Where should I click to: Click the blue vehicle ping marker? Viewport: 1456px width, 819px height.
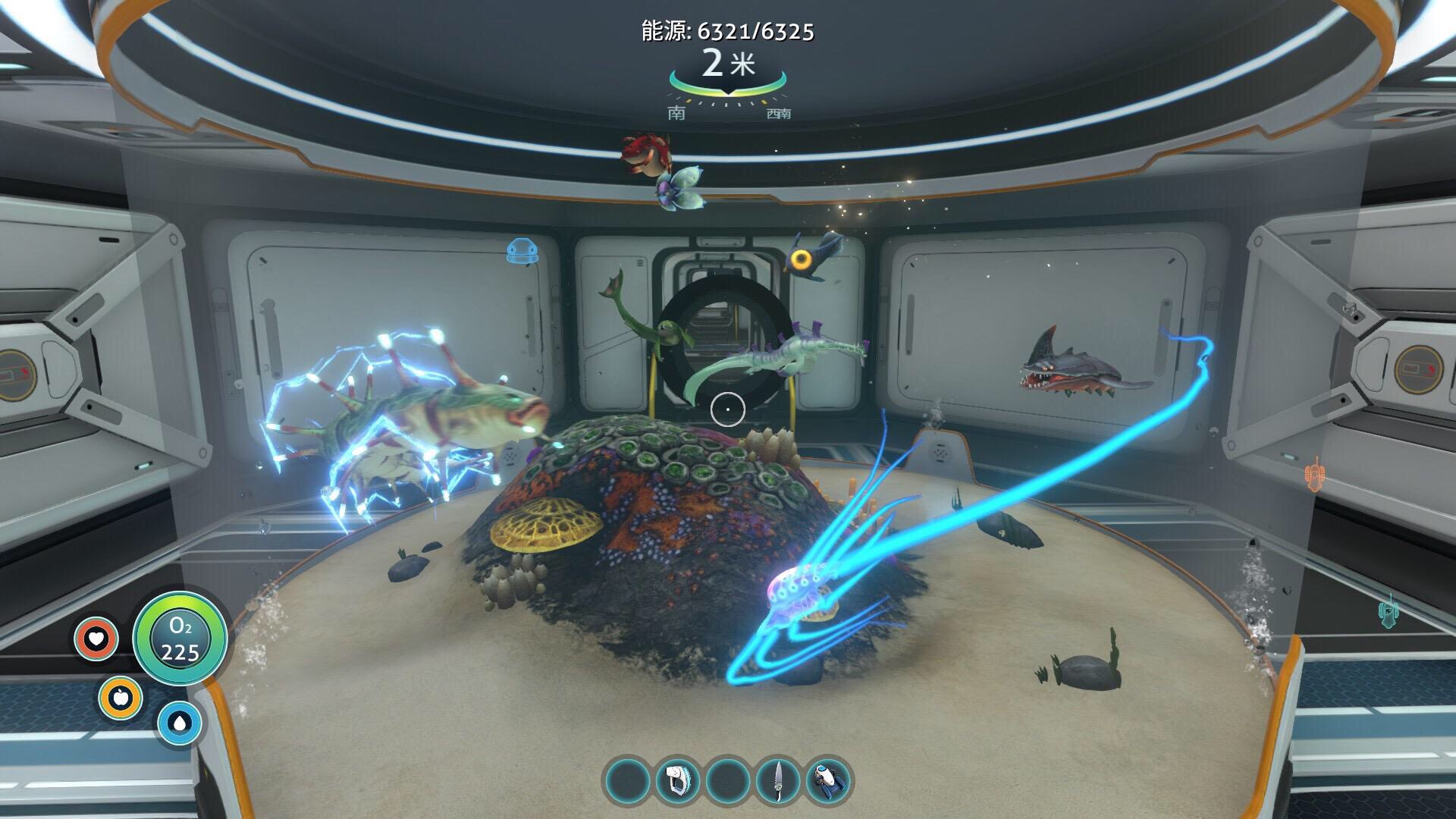(521, 251)
